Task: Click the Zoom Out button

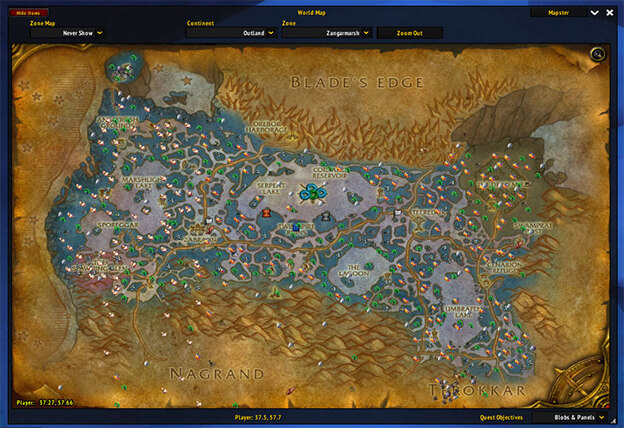Action: tap(409, 33)
